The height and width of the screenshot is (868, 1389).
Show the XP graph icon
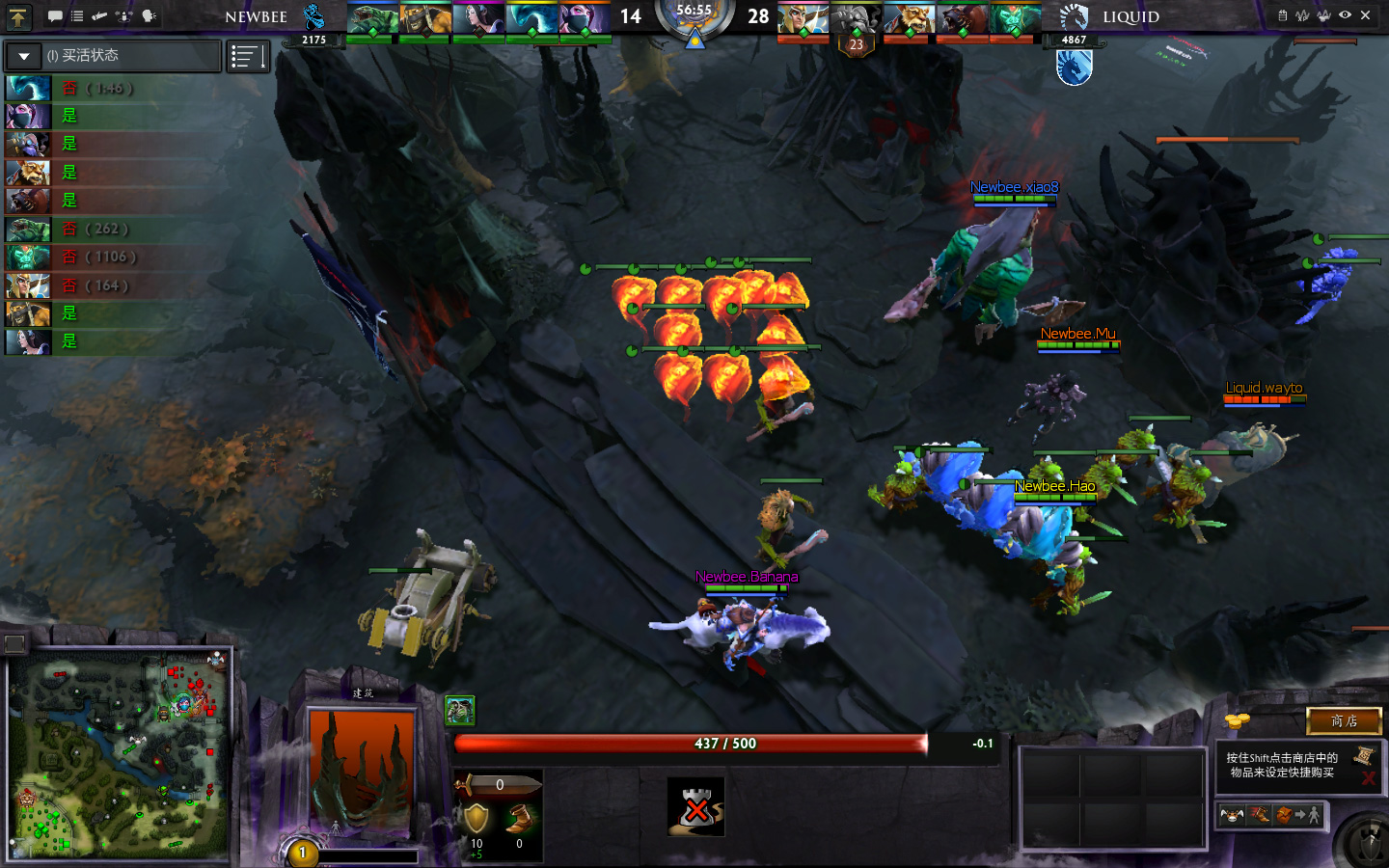click(x=1303, y=15)
